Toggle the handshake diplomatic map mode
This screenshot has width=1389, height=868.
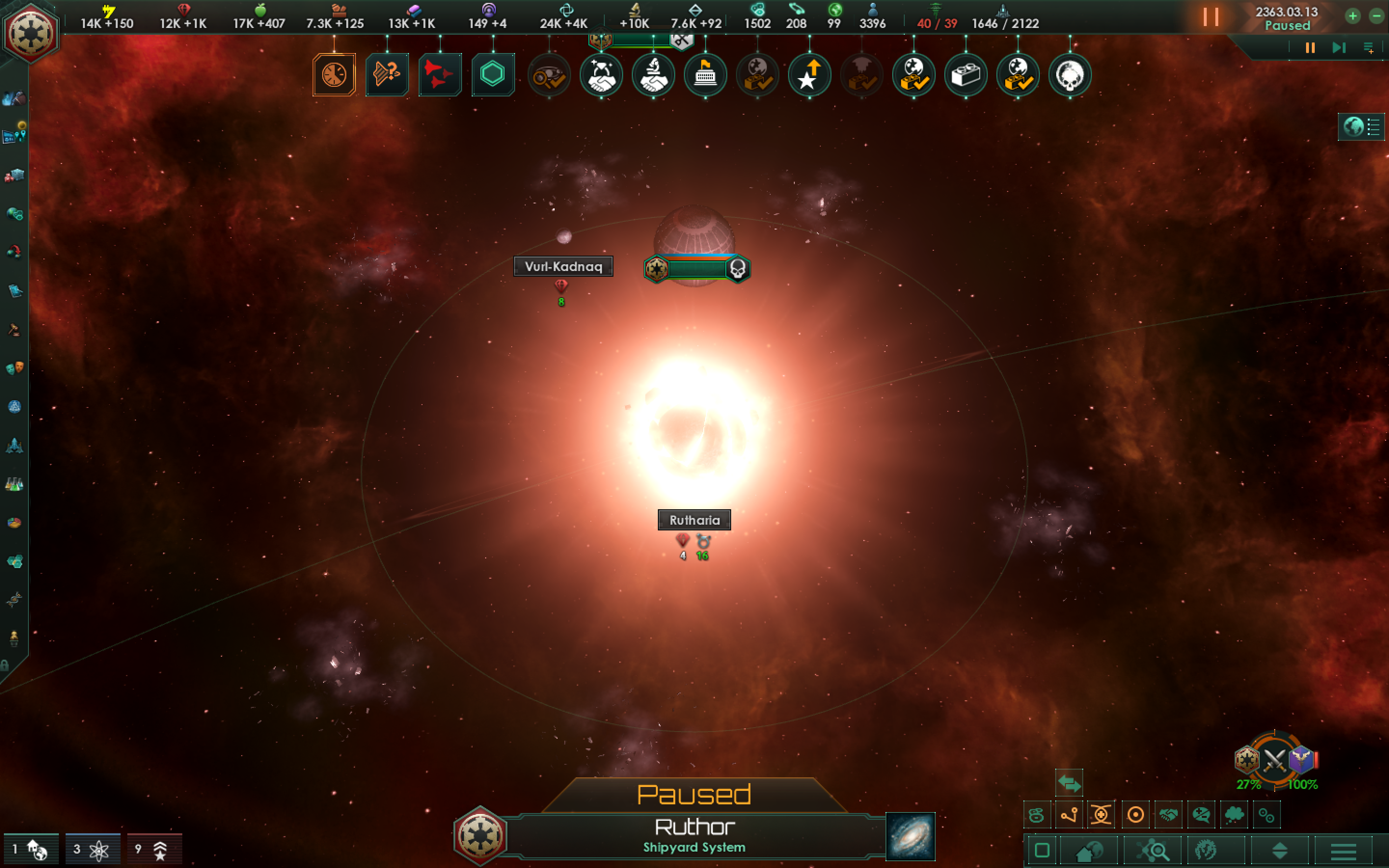(1168, 815)
